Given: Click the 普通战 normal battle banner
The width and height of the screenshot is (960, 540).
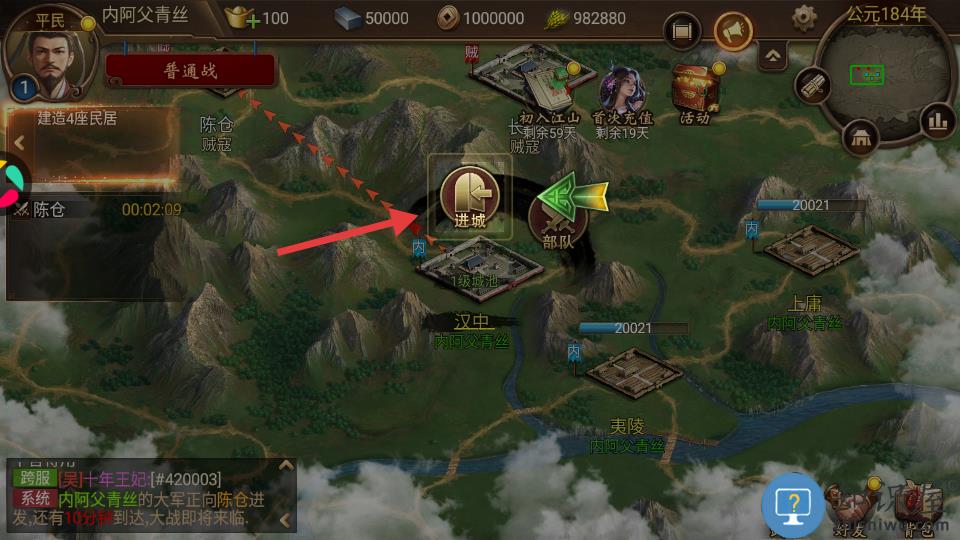Looking at the screenshot, I should tap(190, 71).
